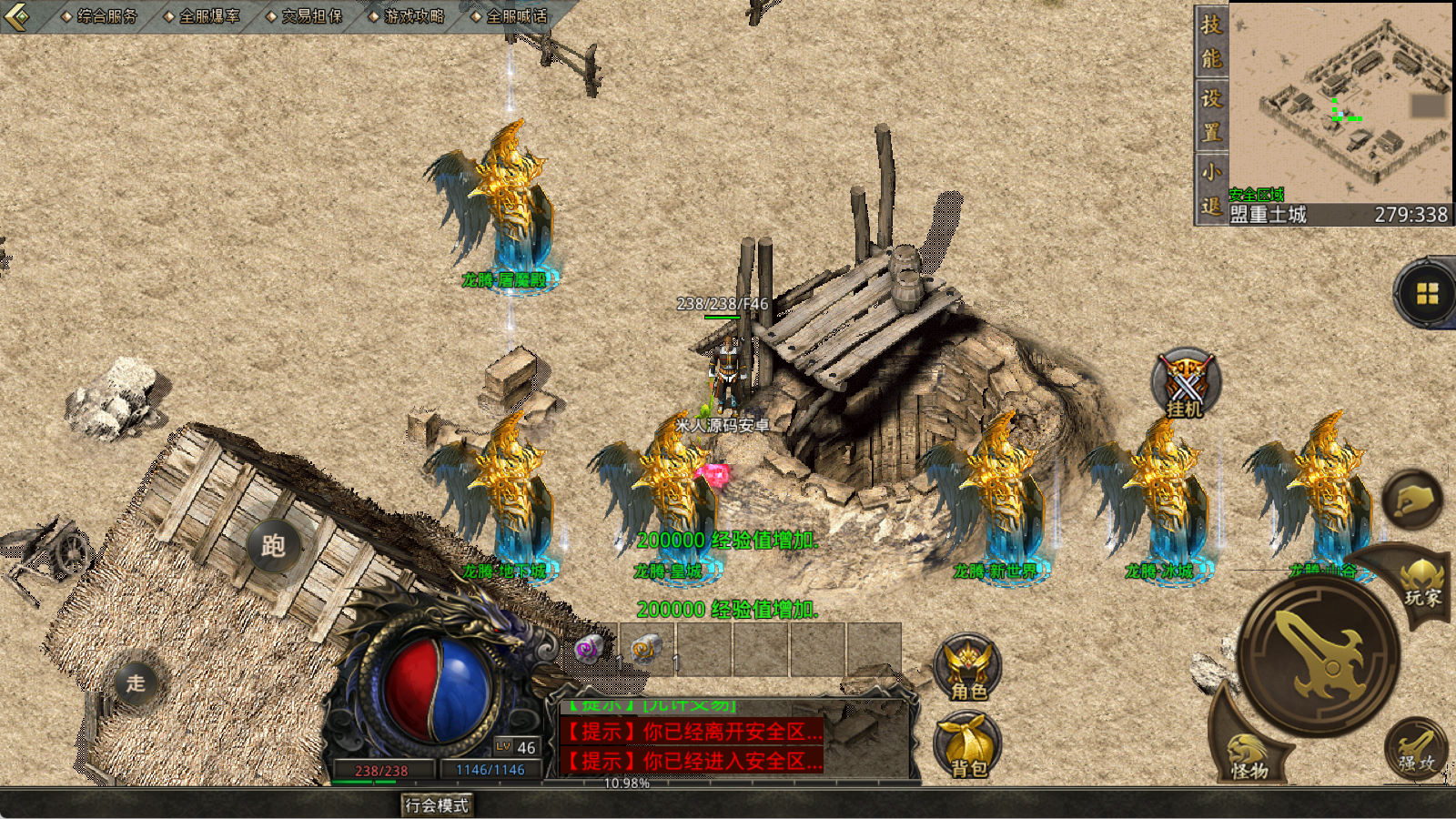
Task: Open the 设置 settings panel
Action: point(1210,115)
